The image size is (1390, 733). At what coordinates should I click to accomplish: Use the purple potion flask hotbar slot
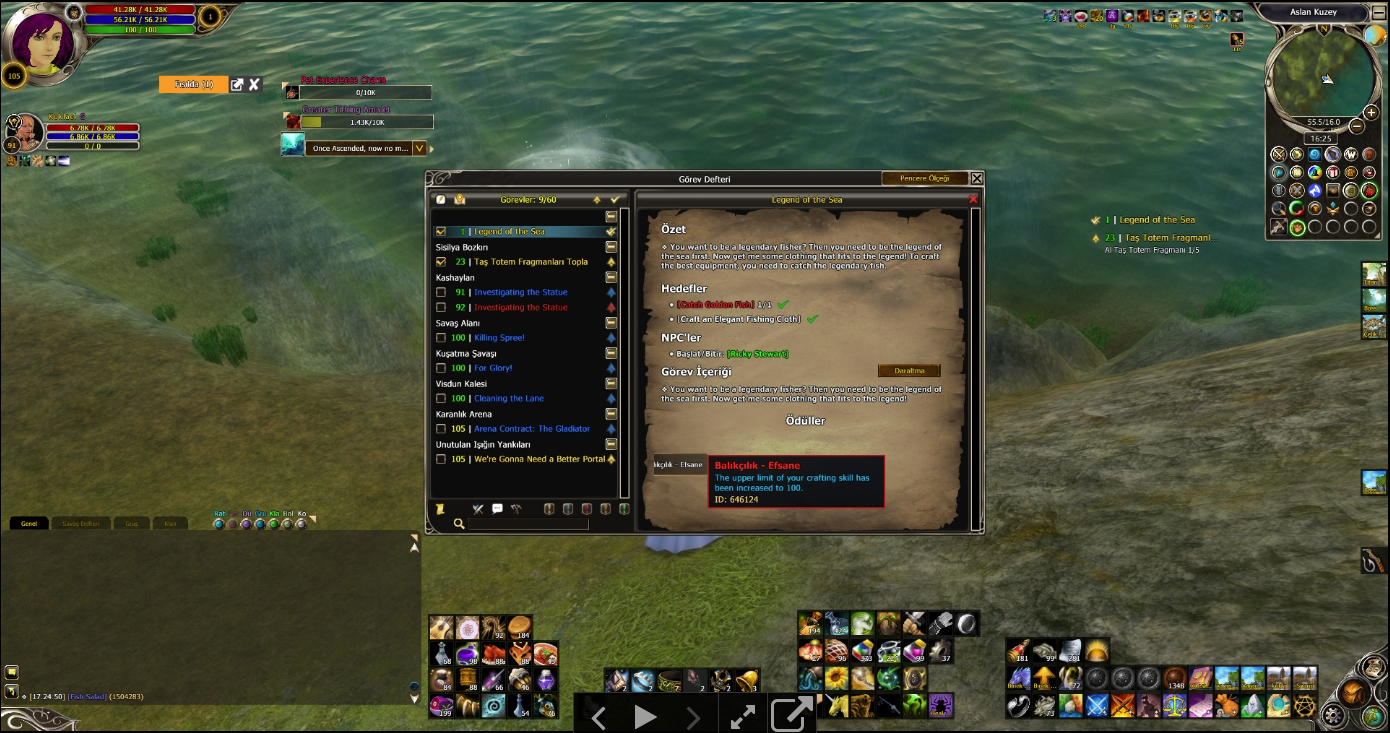[x=468, y=655]
